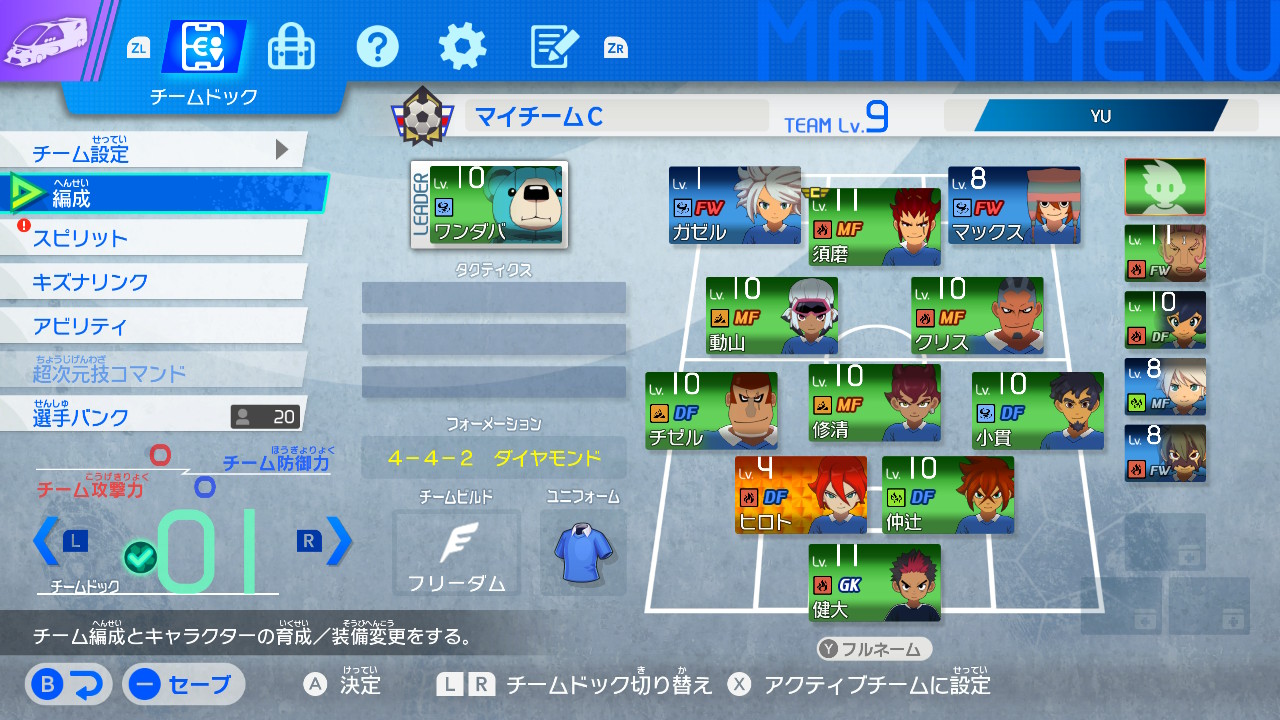Select forward ガゼル player card

734,205
